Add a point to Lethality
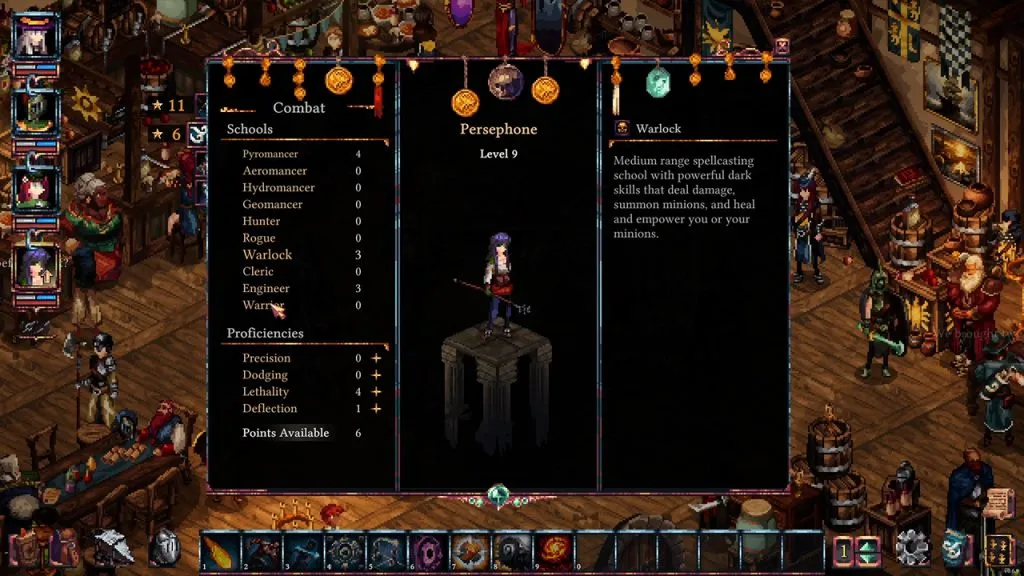The height and width of the screenshot is (576, 1024). [x=377, y=392]
